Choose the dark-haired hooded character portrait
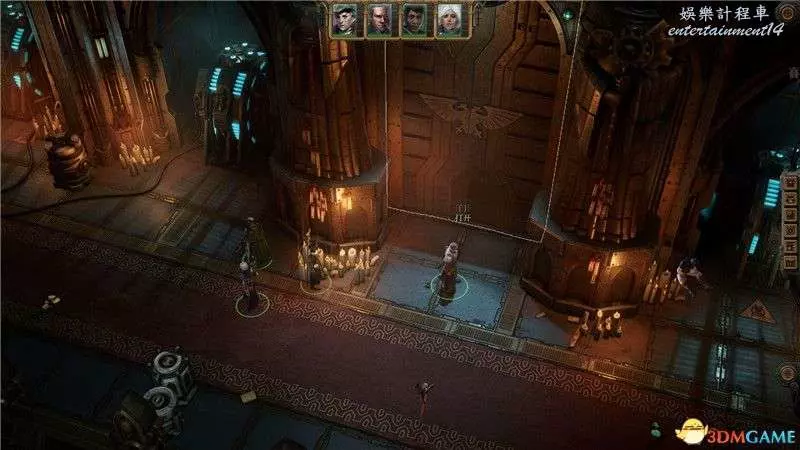 (413, 20)
